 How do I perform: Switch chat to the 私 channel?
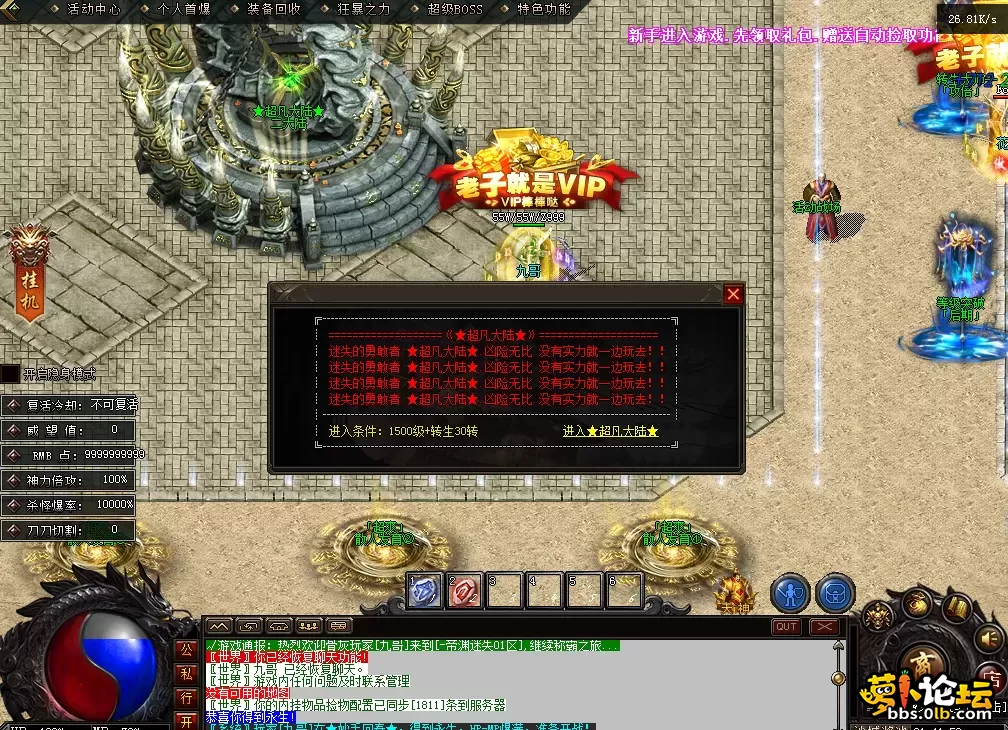click(186, 673)
